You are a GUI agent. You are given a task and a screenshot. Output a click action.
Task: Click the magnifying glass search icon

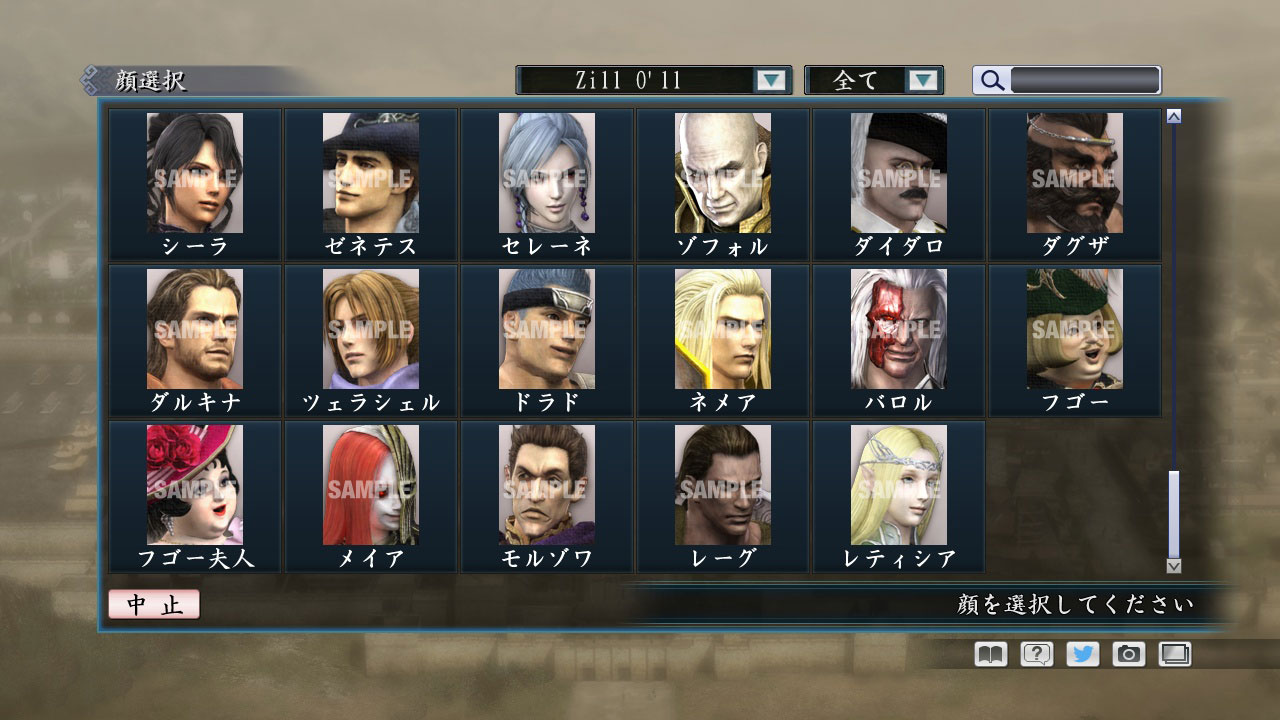click(991, 80)
